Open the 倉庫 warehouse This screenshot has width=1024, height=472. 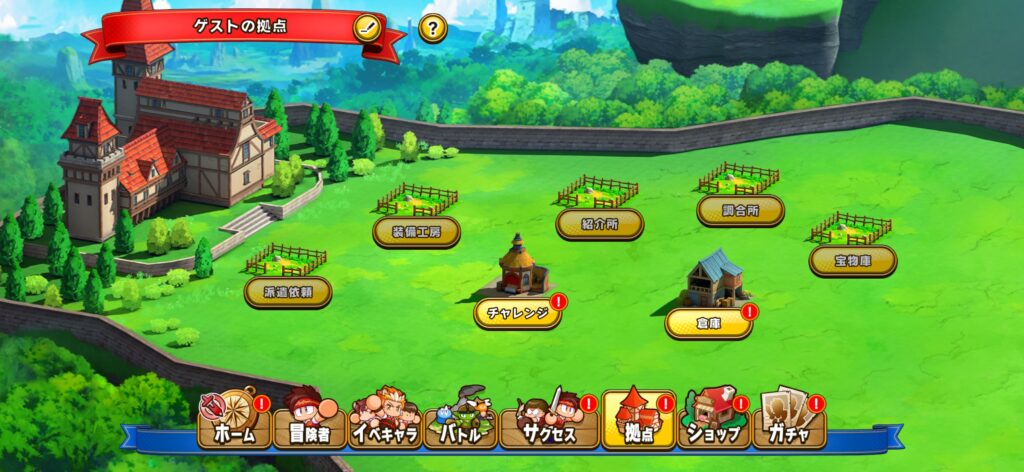pyautogui.click(x=708, y=321)
